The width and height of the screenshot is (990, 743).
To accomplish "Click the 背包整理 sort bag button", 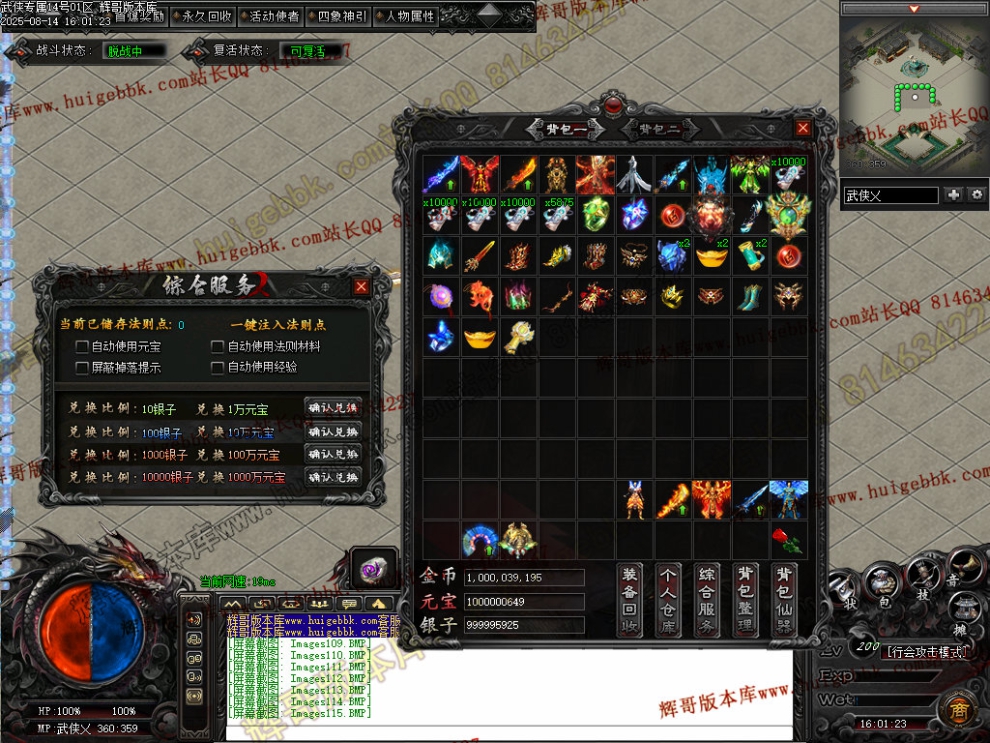I will click(746, 600).
